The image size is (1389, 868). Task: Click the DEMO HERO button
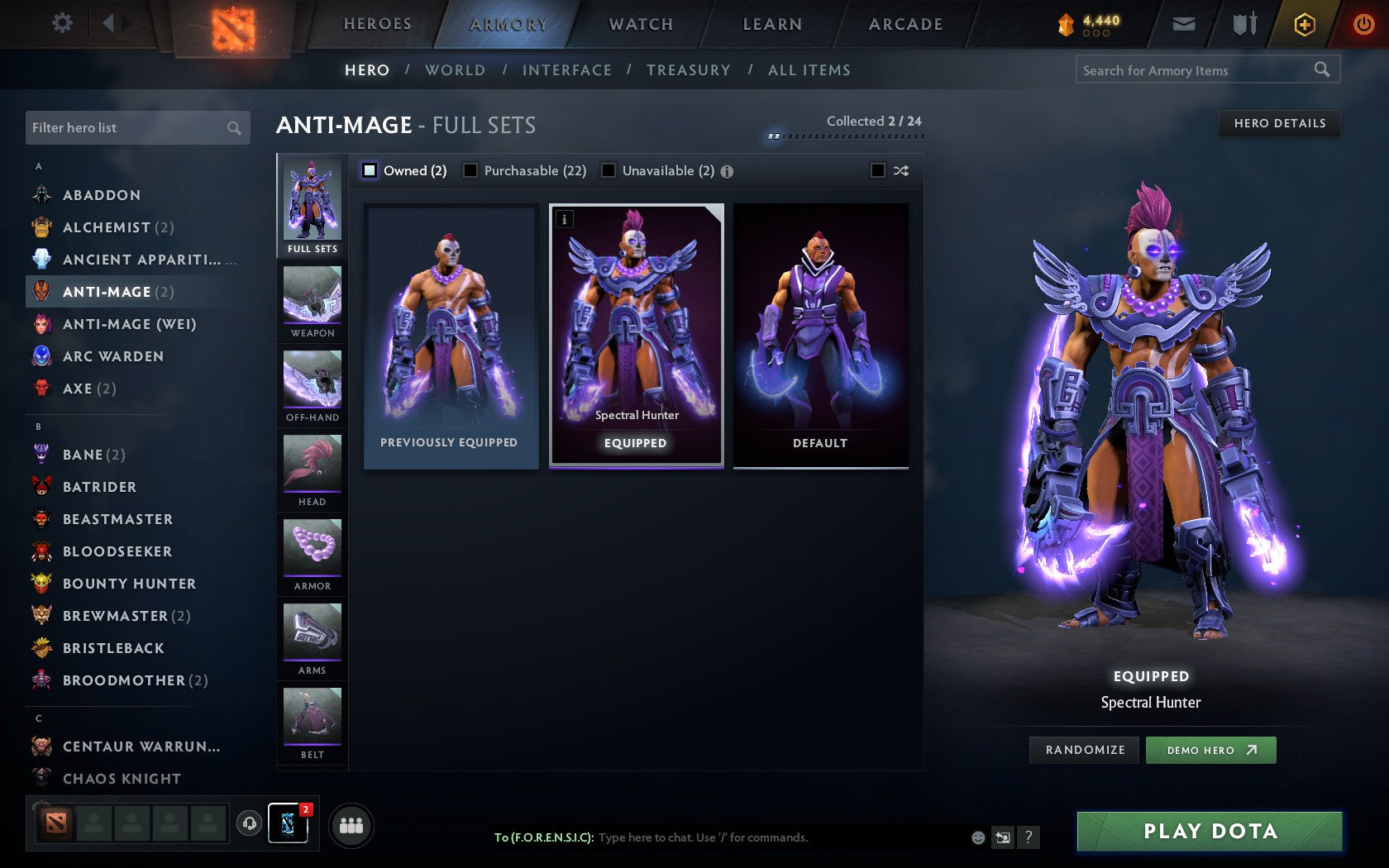click(x=1210, y=750)
